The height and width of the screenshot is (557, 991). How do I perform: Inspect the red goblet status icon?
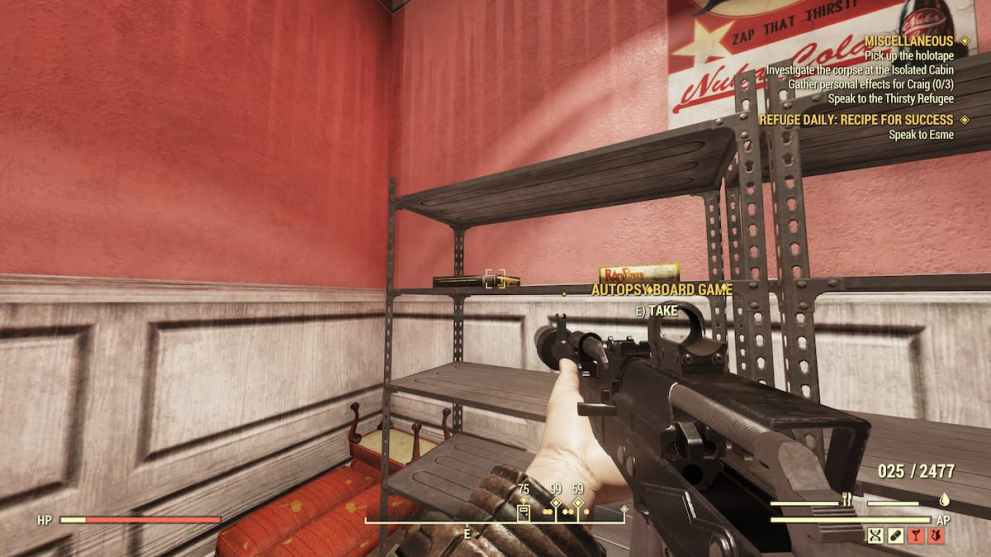tap(916, 535)
